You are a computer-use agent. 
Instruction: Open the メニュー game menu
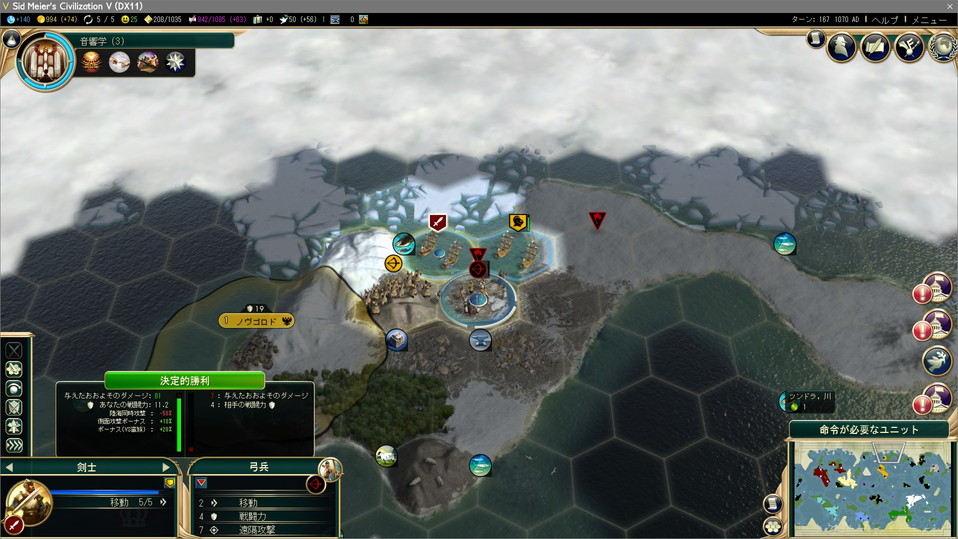pyautogui.click(x=936, y=19)
